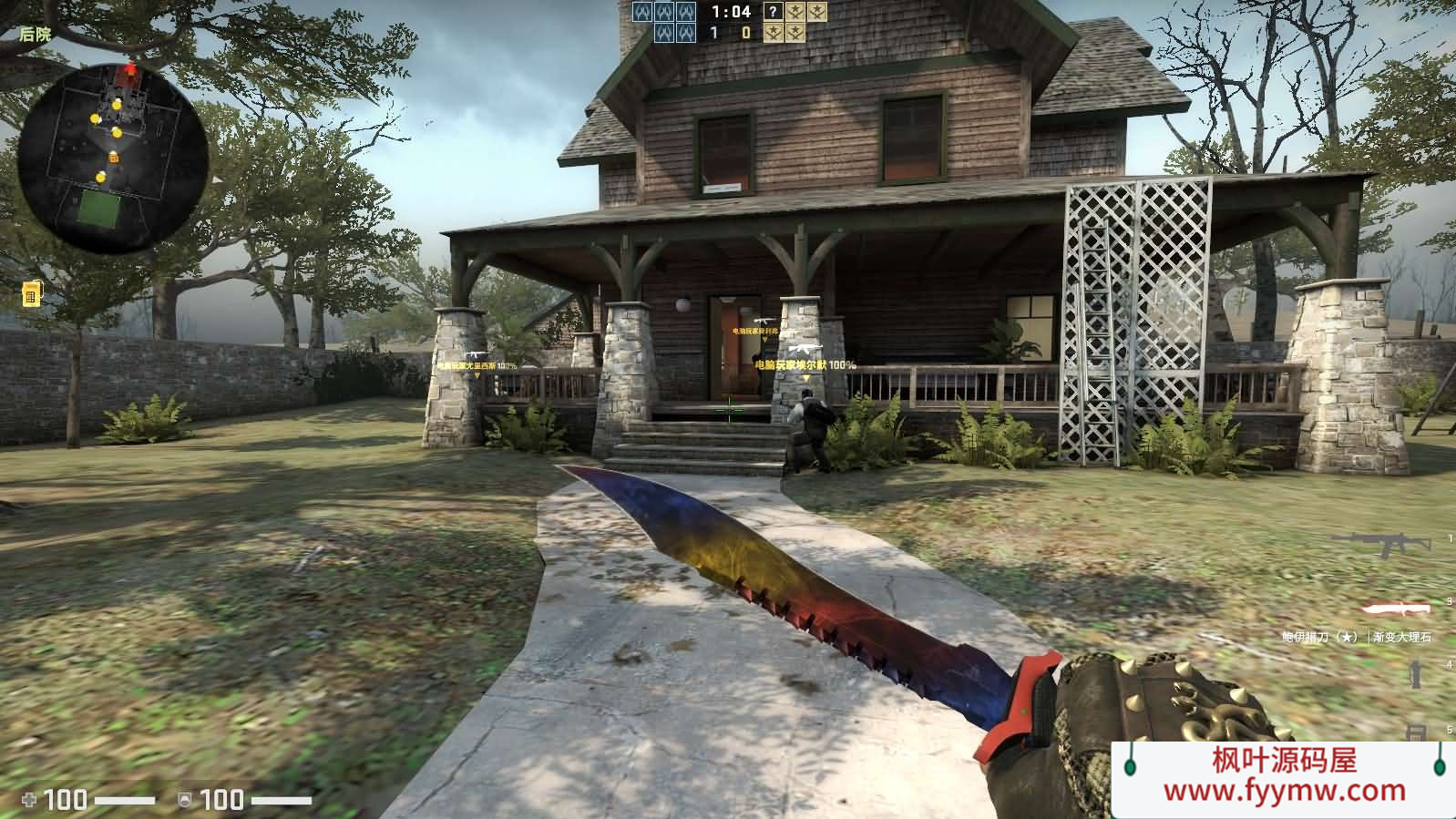Open the www.fyymw.com watermark link
The width and height of the screenshot is (1456, 819).
(x=1283, y=791)
